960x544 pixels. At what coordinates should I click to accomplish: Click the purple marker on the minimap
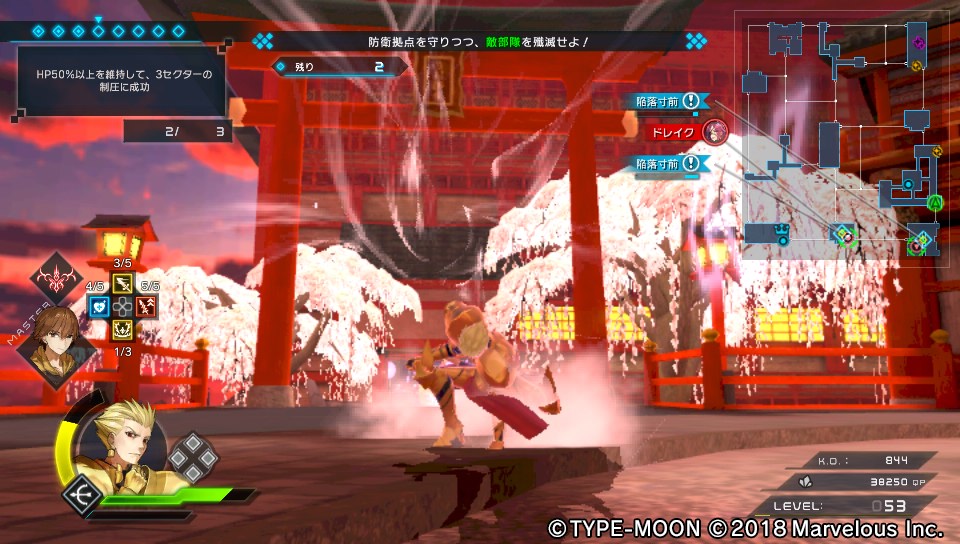click(919, 42)
